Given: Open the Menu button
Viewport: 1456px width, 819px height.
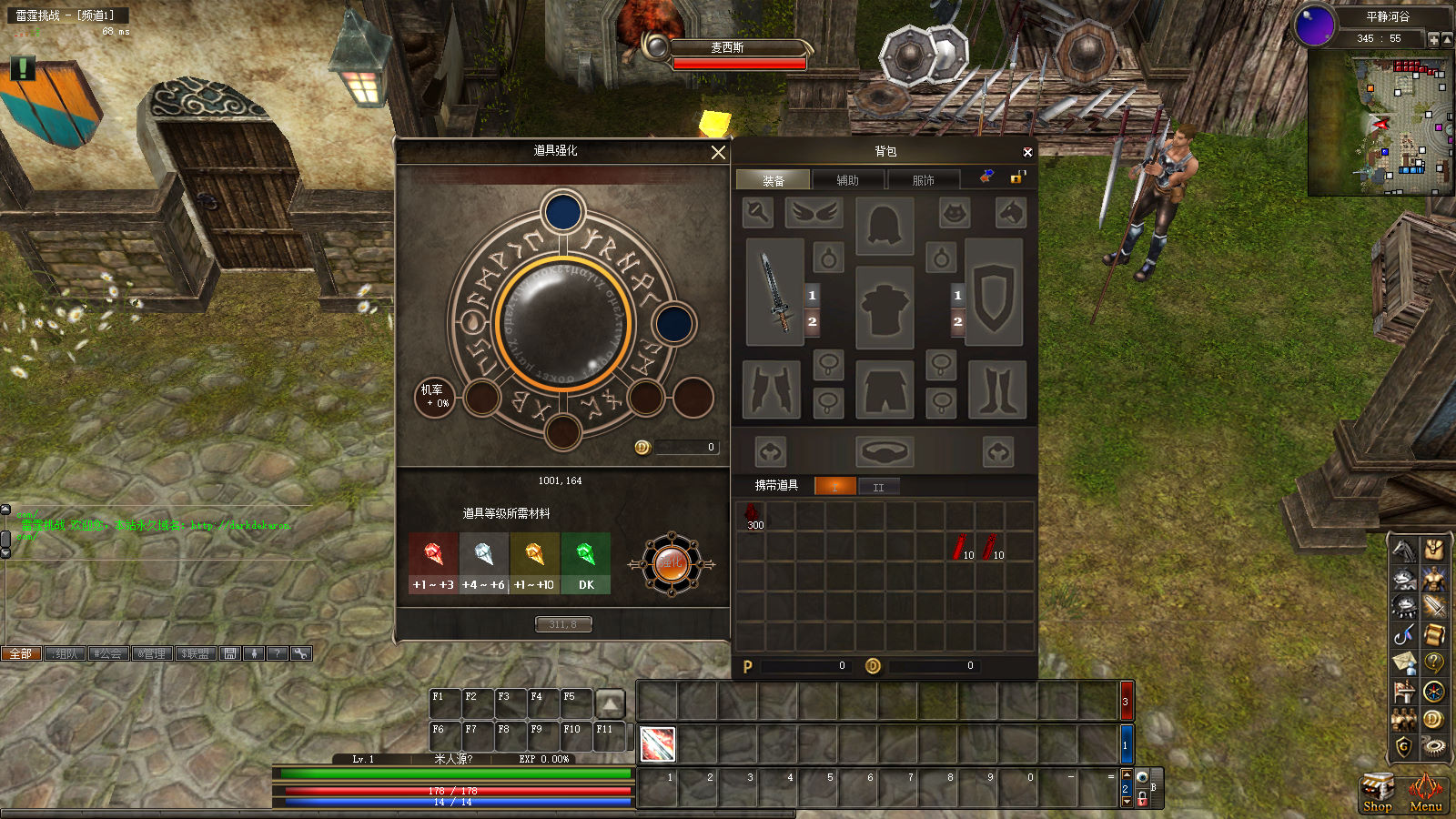Looking at the screenshot, I should tap(1425, 794).
